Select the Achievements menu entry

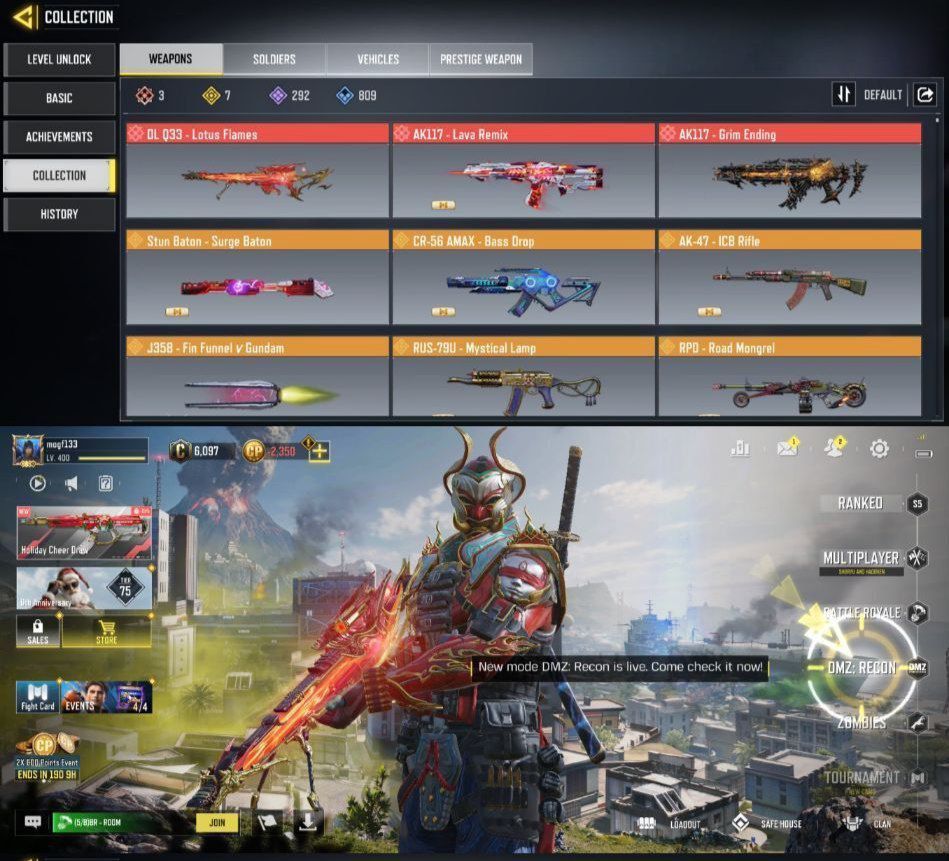(59, 137)
